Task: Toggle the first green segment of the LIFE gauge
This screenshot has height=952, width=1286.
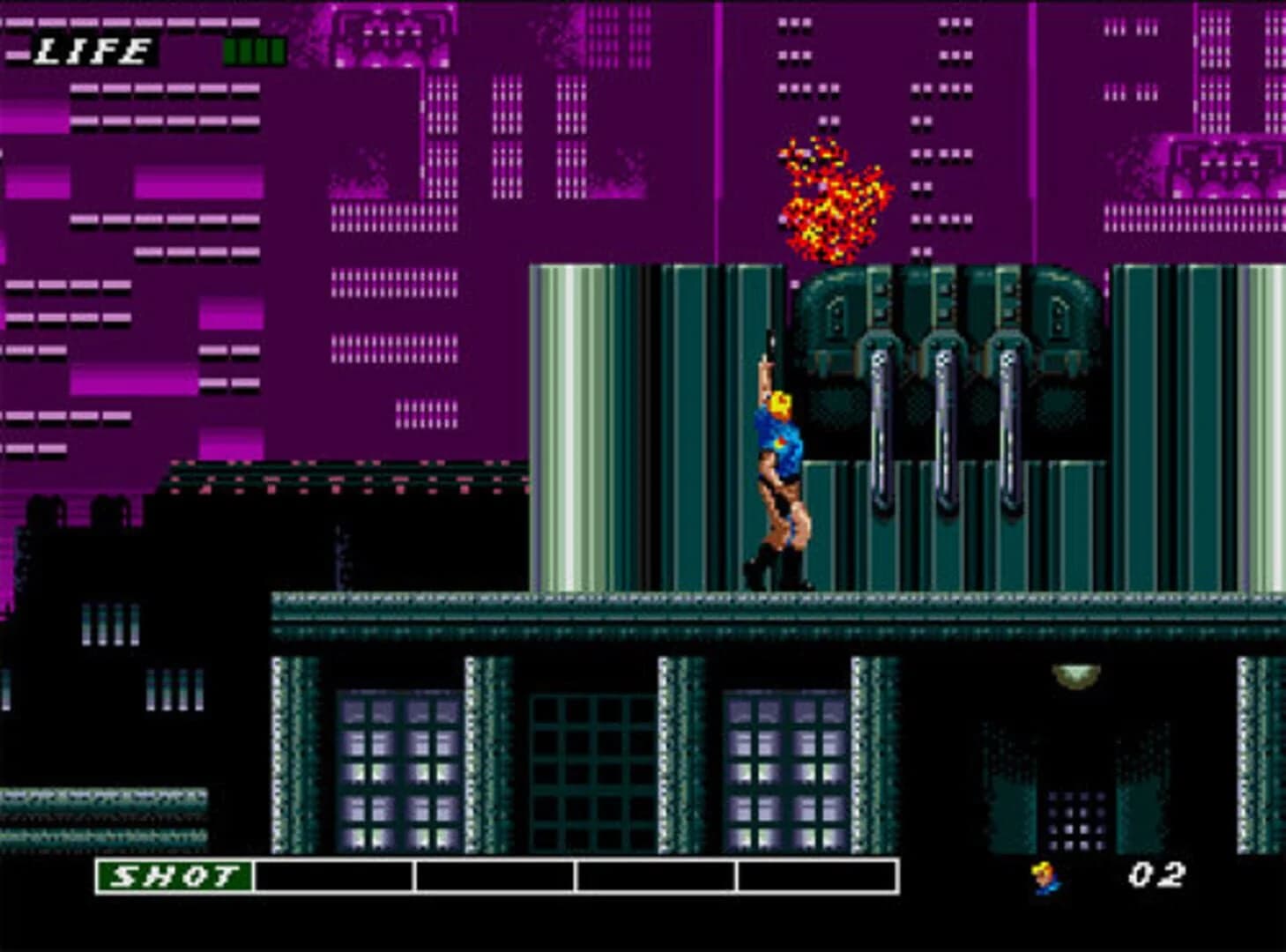Action: [x=231, y=50]
